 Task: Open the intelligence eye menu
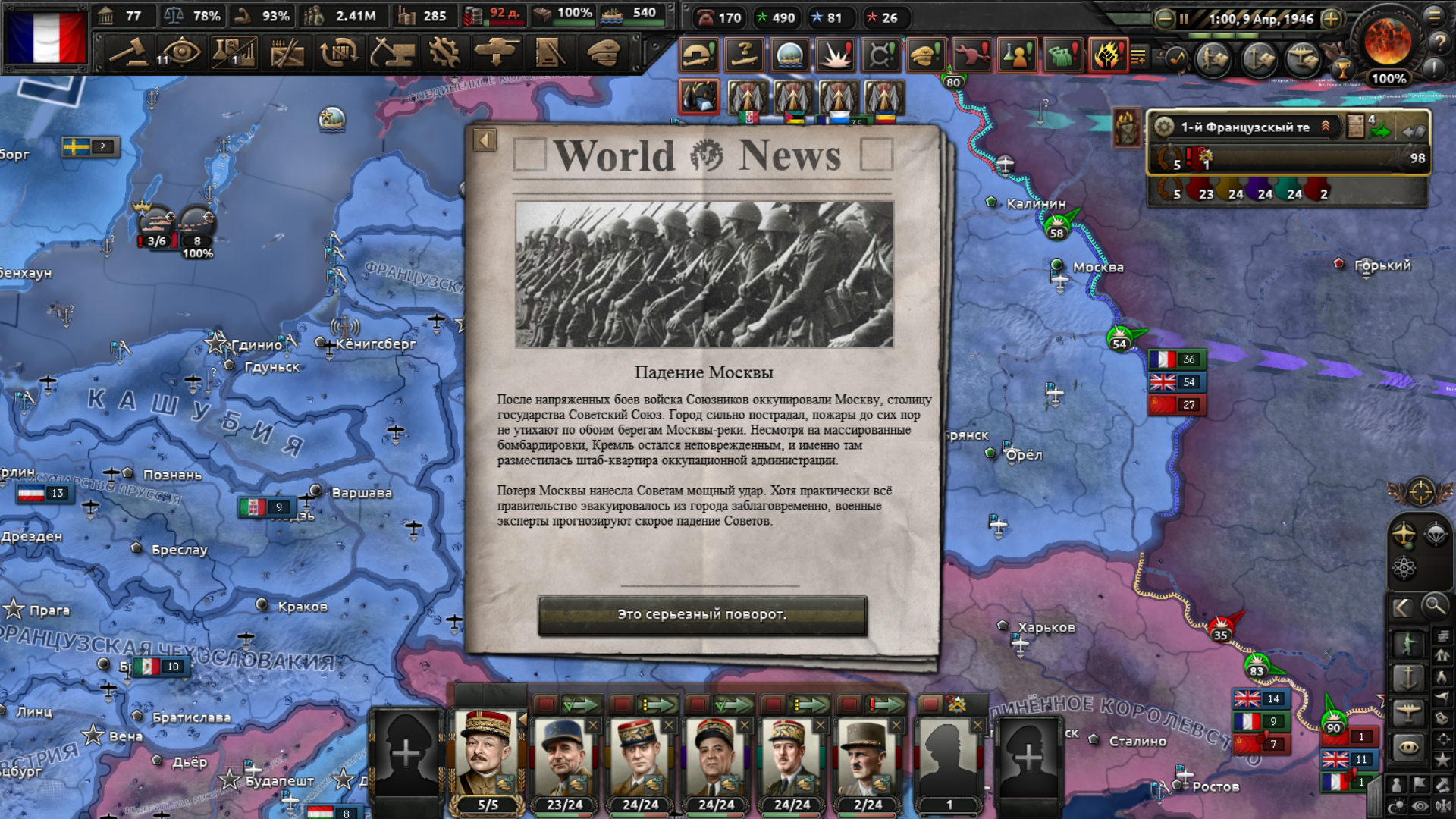[x=180, y=53]
